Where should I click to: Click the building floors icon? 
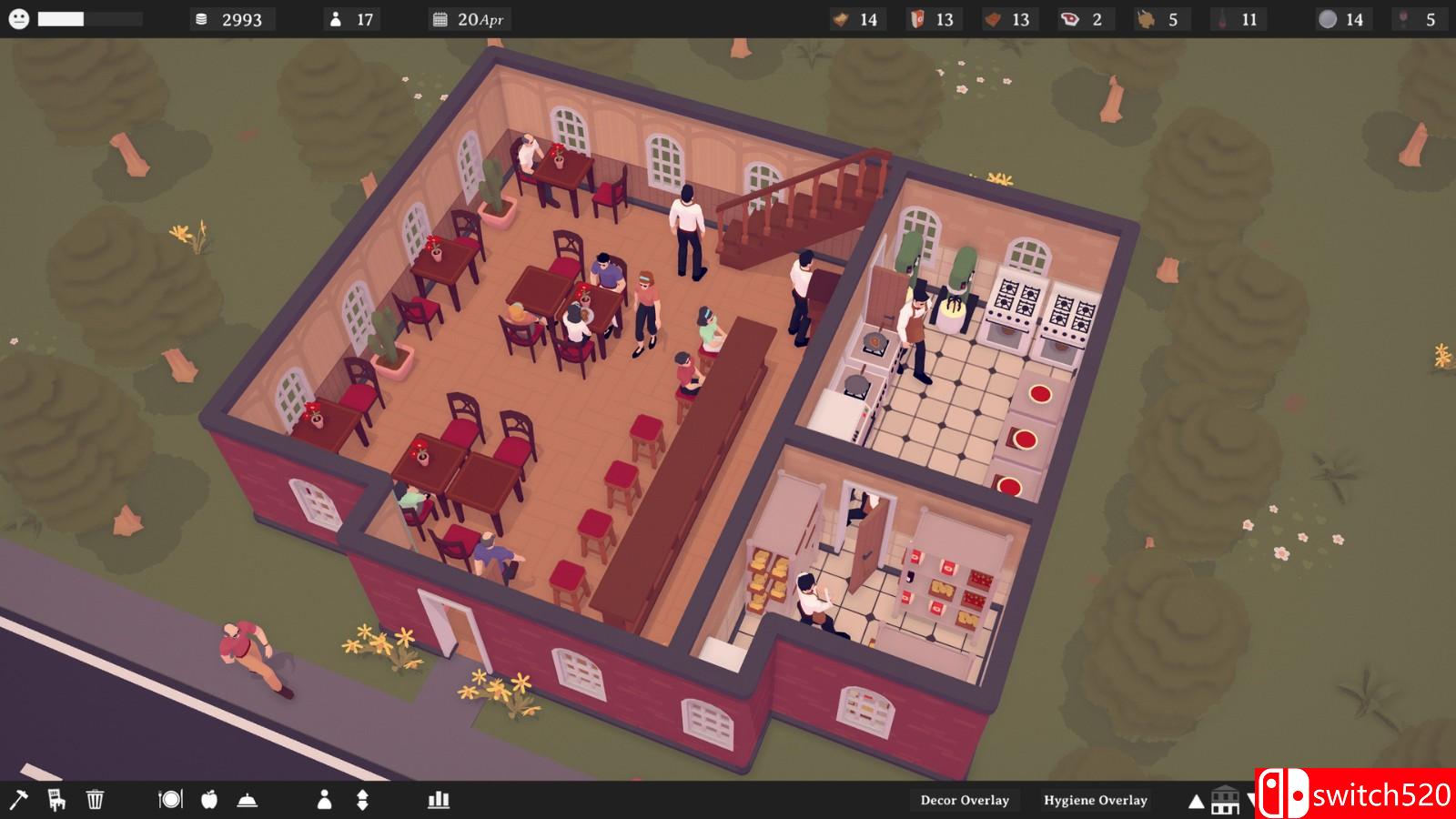pos(1226,800)
